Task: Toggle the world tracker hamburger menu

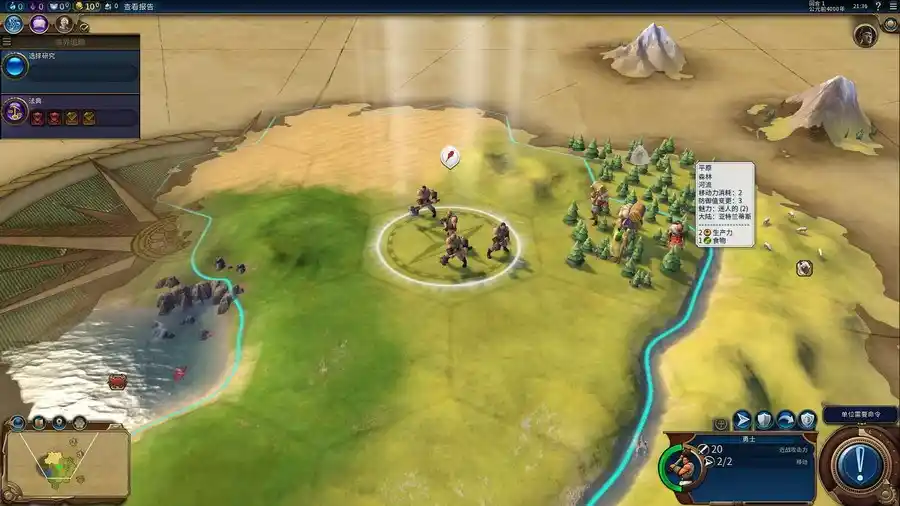Action: [7, 42]
